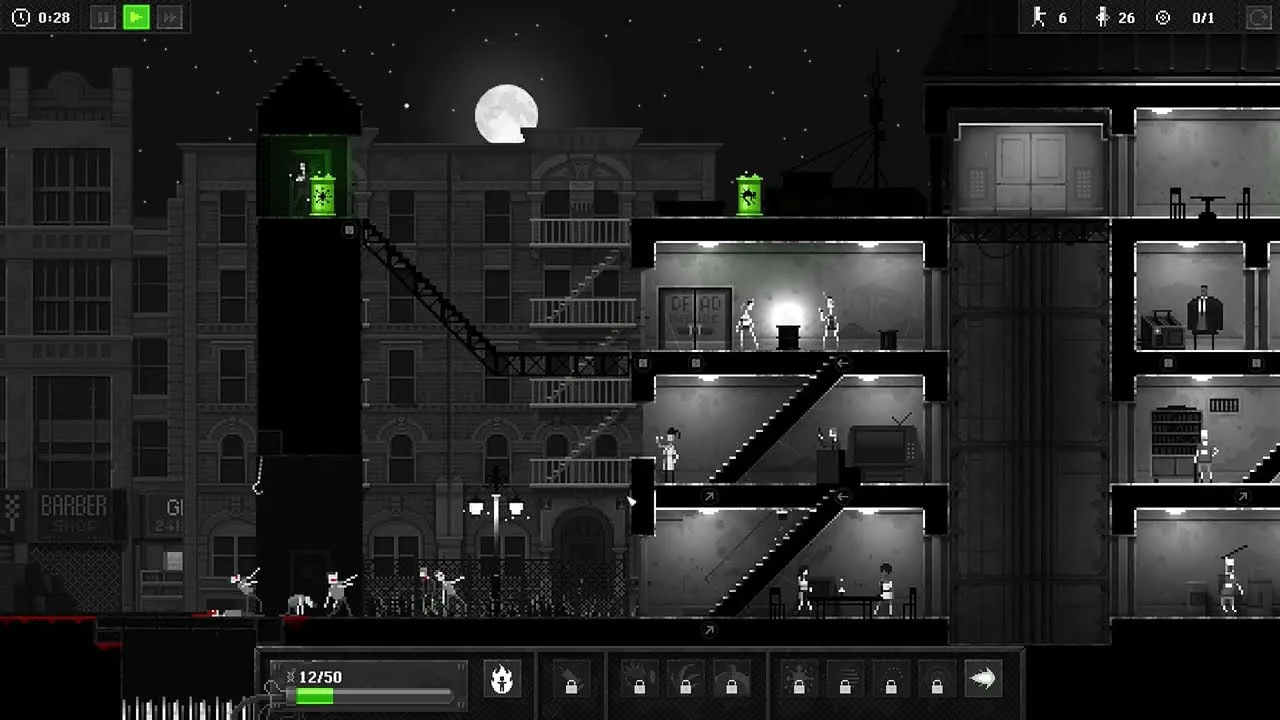Activate the glowing fireball dash ability icon
Viewport: 1280px width, 720px height.
[x=983, y=679]
